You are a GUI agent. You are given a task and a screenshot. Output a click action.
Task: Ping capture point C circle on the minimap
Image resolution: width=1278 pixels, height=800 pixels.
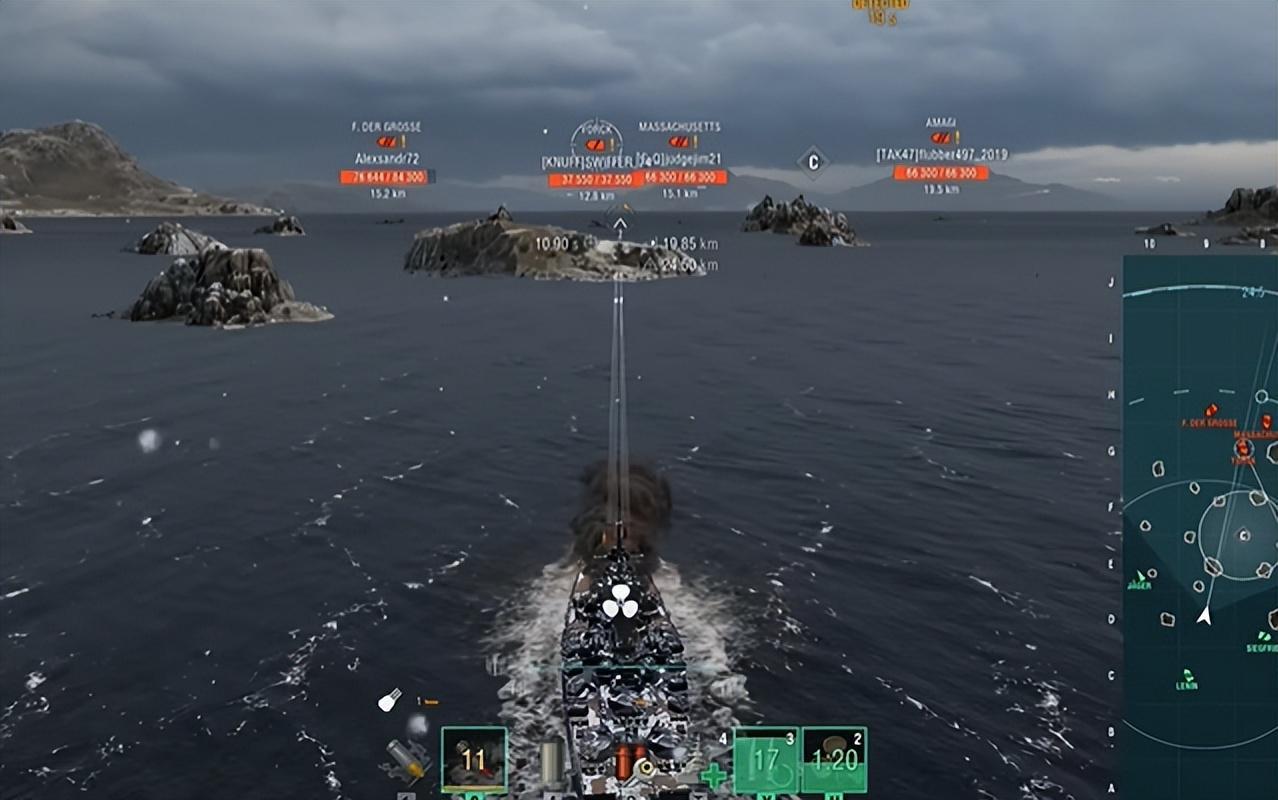(1244, 535)
